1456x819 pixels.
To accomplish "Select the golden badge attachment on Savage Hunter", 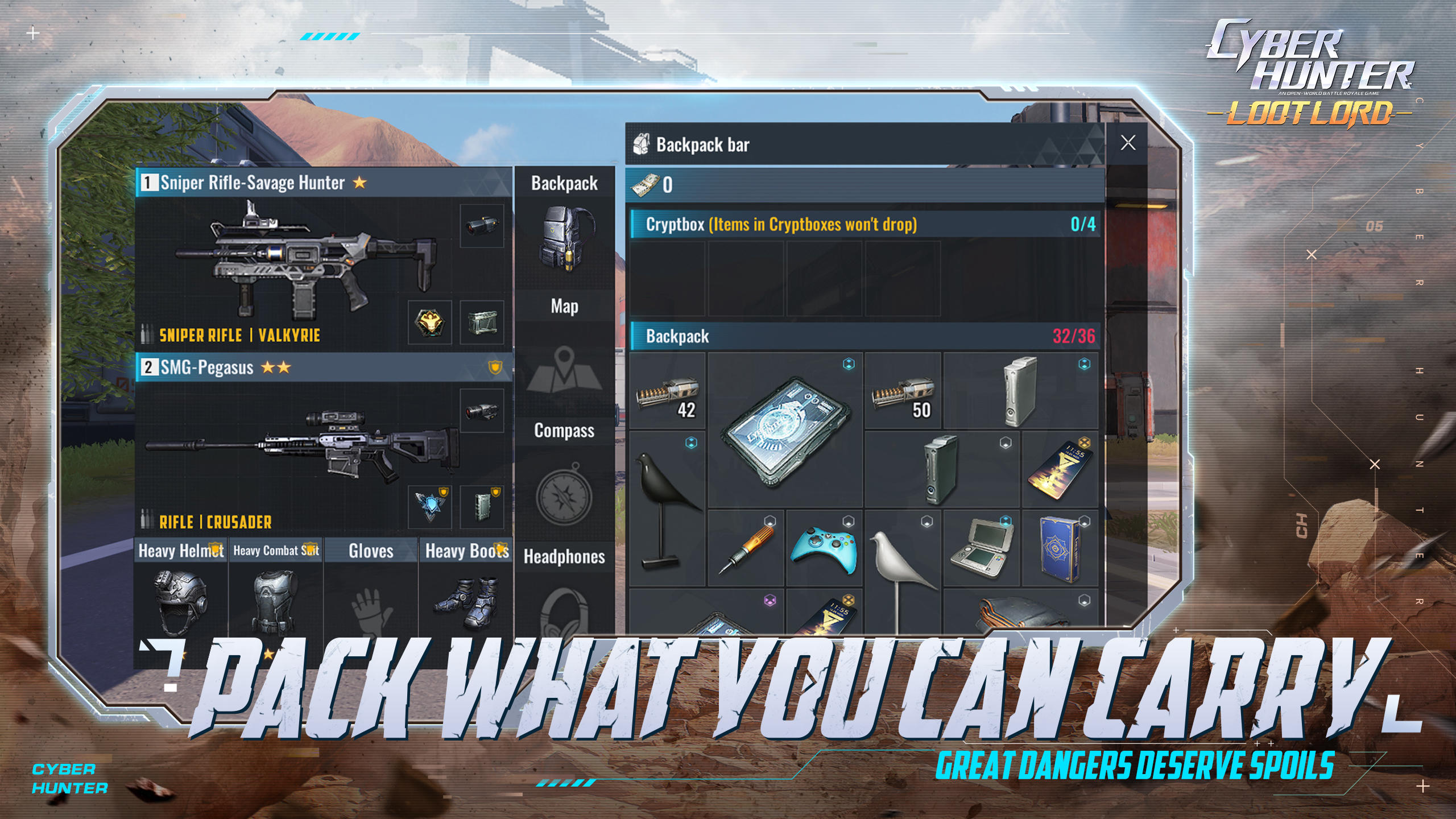I will pyautogui.click(x=431, y=321).
